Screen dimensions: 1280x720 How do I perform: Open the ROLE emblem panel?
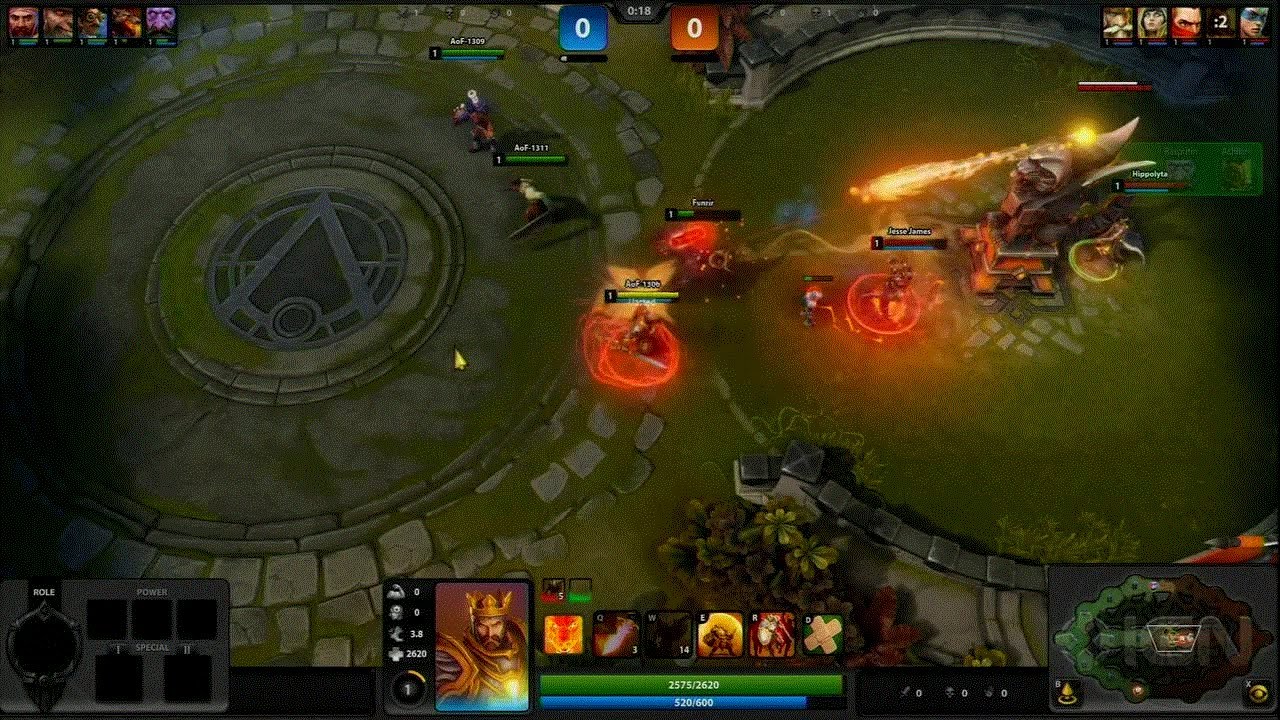[x=44, y=645]
